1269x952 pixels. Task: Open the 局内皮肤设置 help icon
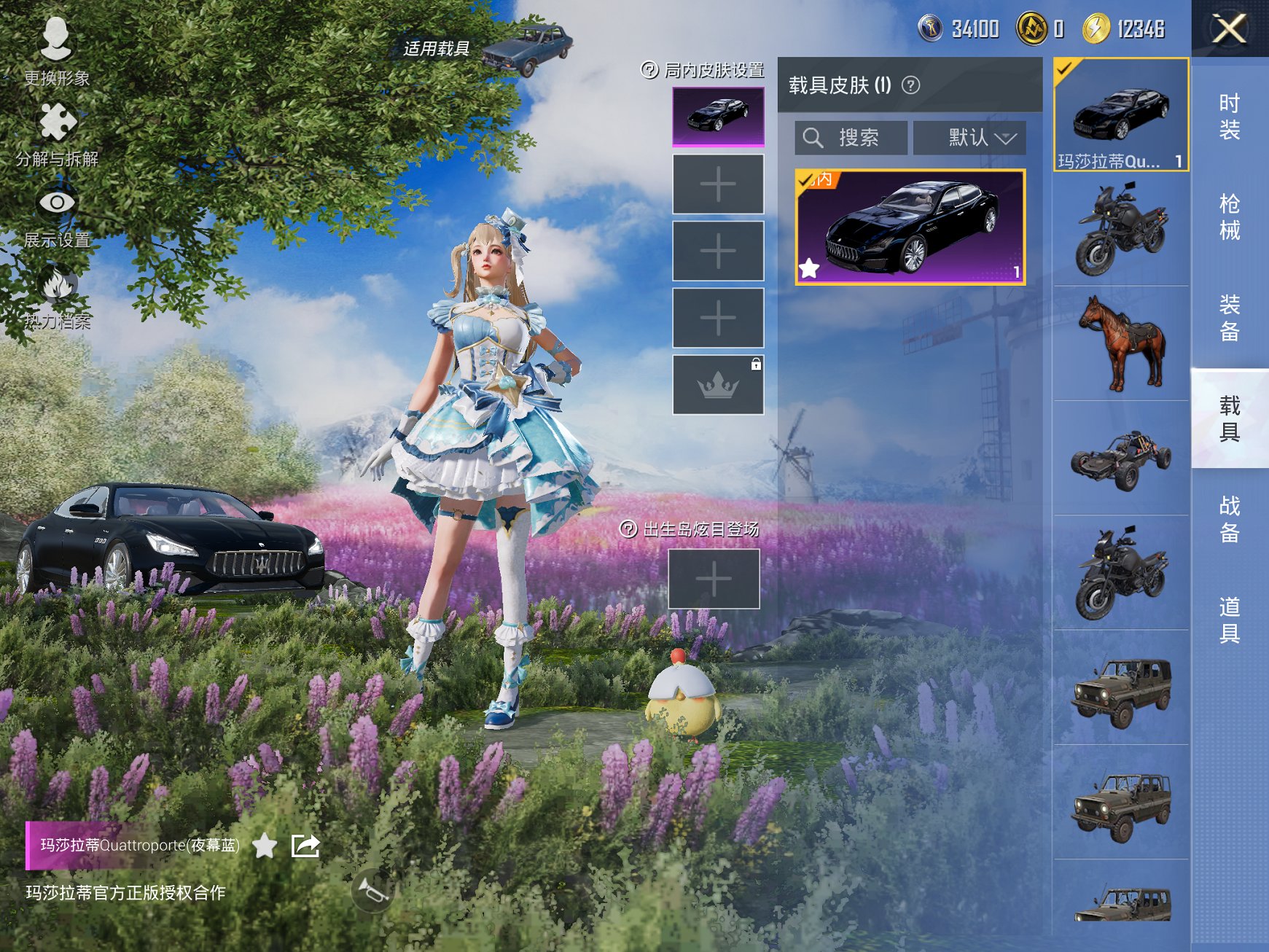649,70
